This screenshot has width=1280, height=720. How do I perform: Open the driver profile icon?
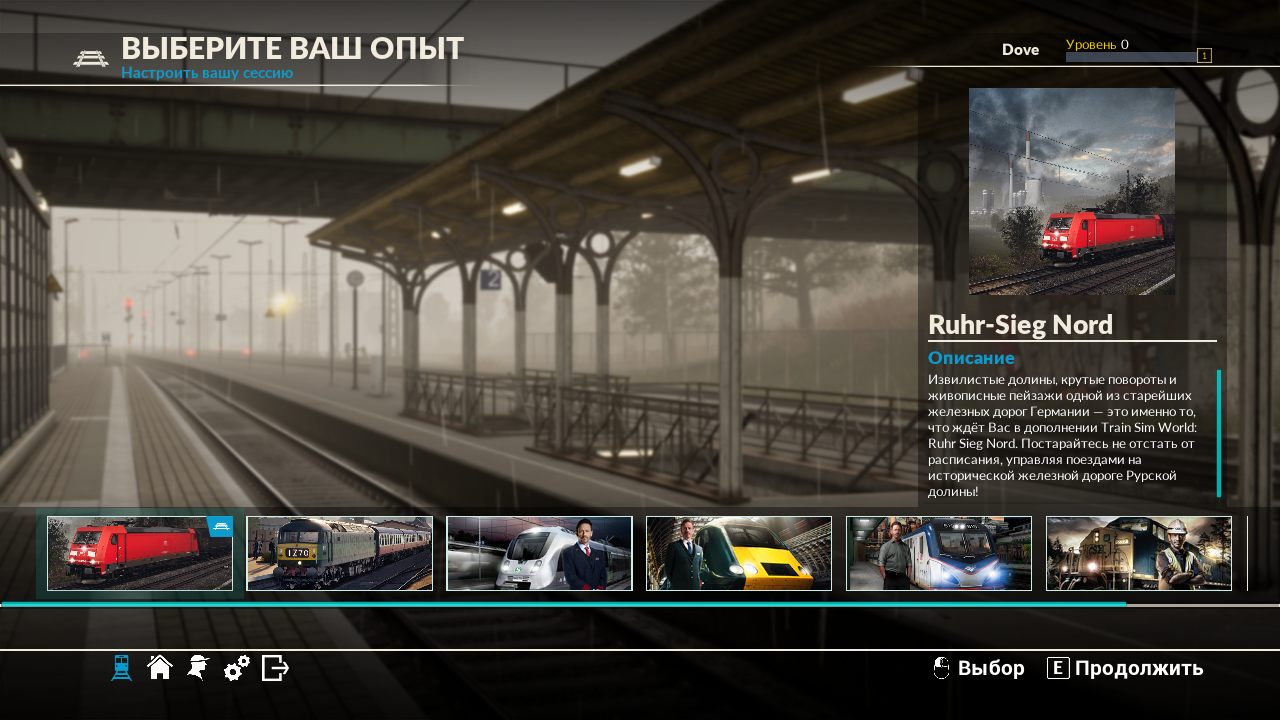pyautogui.click(x=197, y=668)
